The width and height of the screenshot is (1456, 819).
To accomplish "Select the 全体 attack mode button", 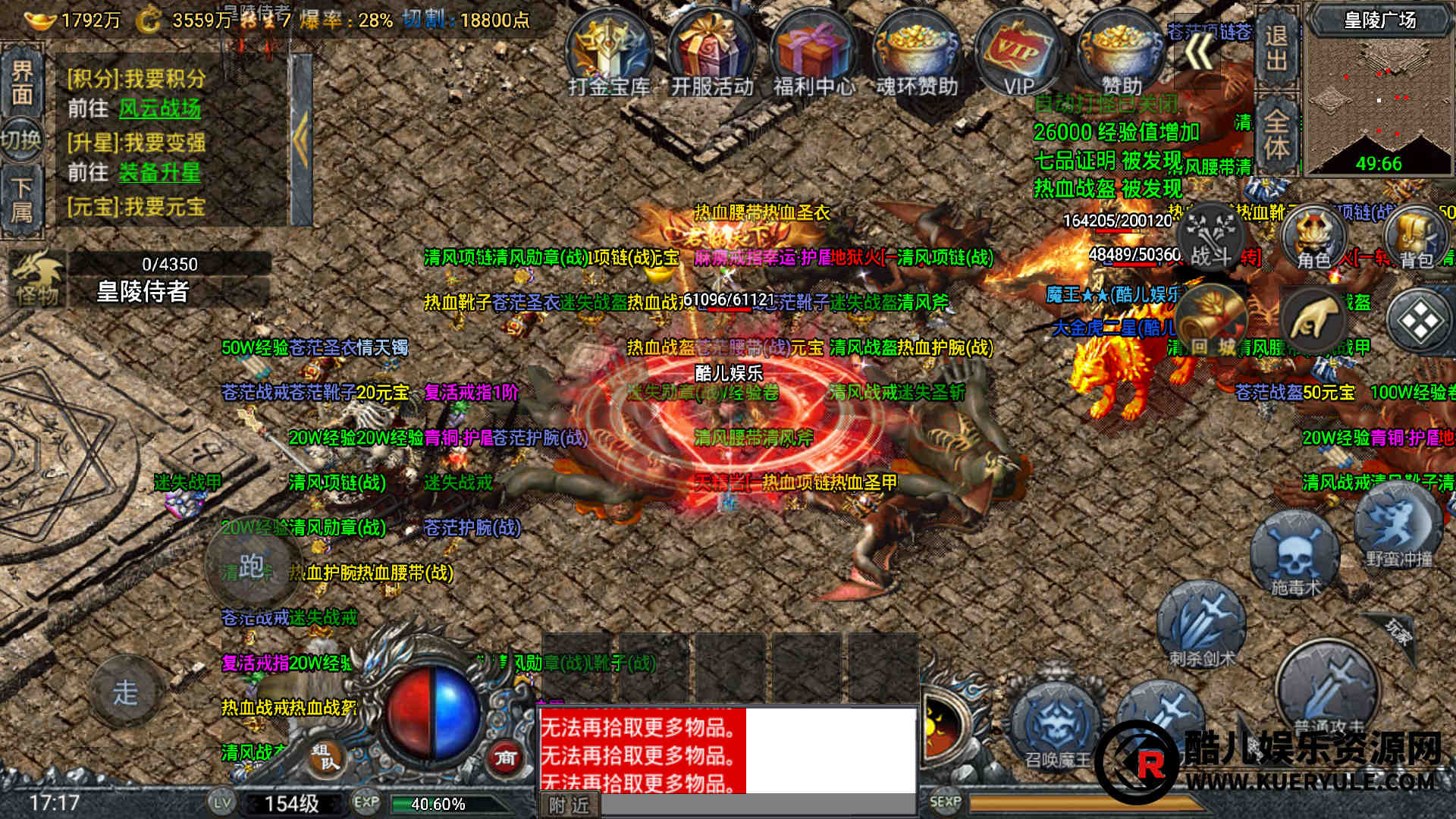I will tap(1276, 134).
